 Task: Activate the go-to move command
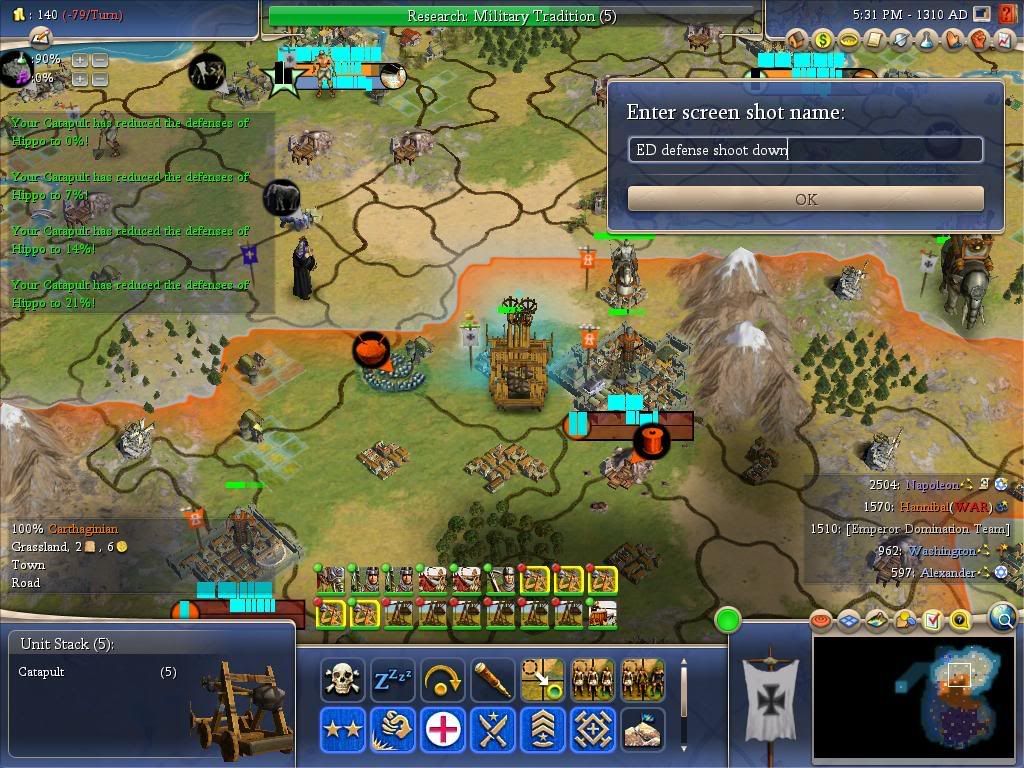542,679
